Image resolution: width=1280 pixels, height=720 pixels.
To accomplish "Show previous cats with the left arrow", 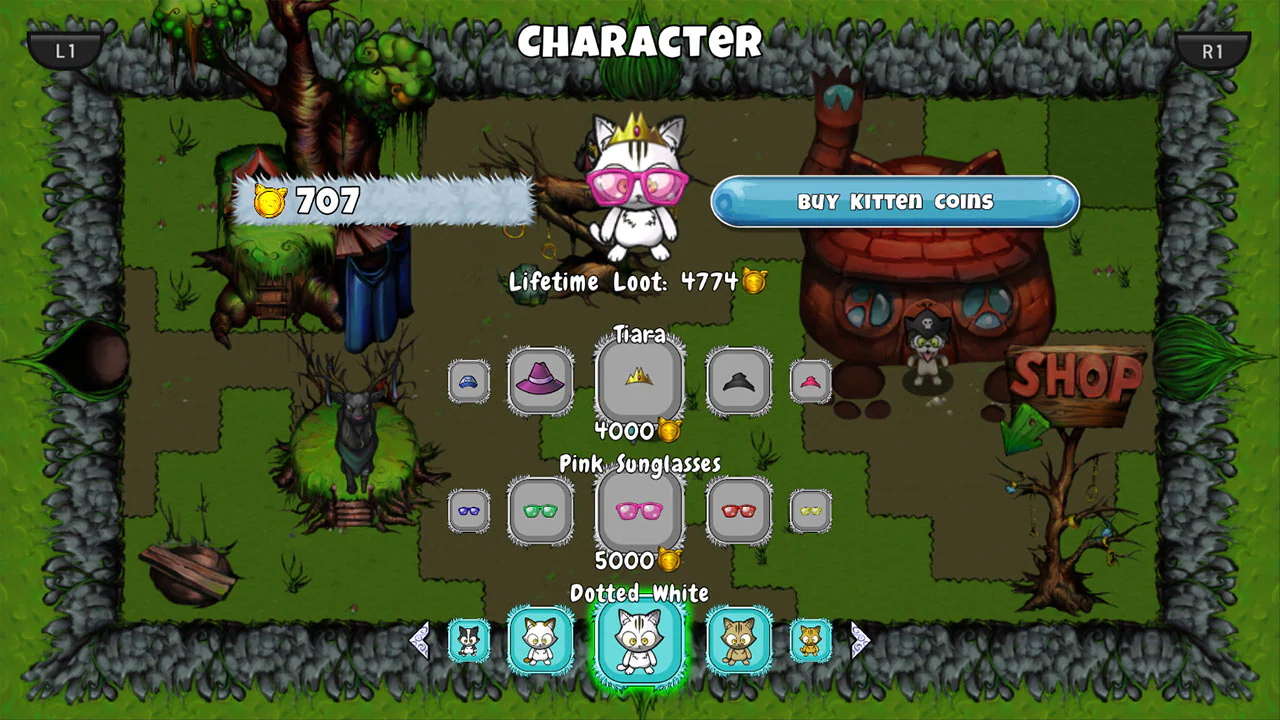I will pos(419,640).
